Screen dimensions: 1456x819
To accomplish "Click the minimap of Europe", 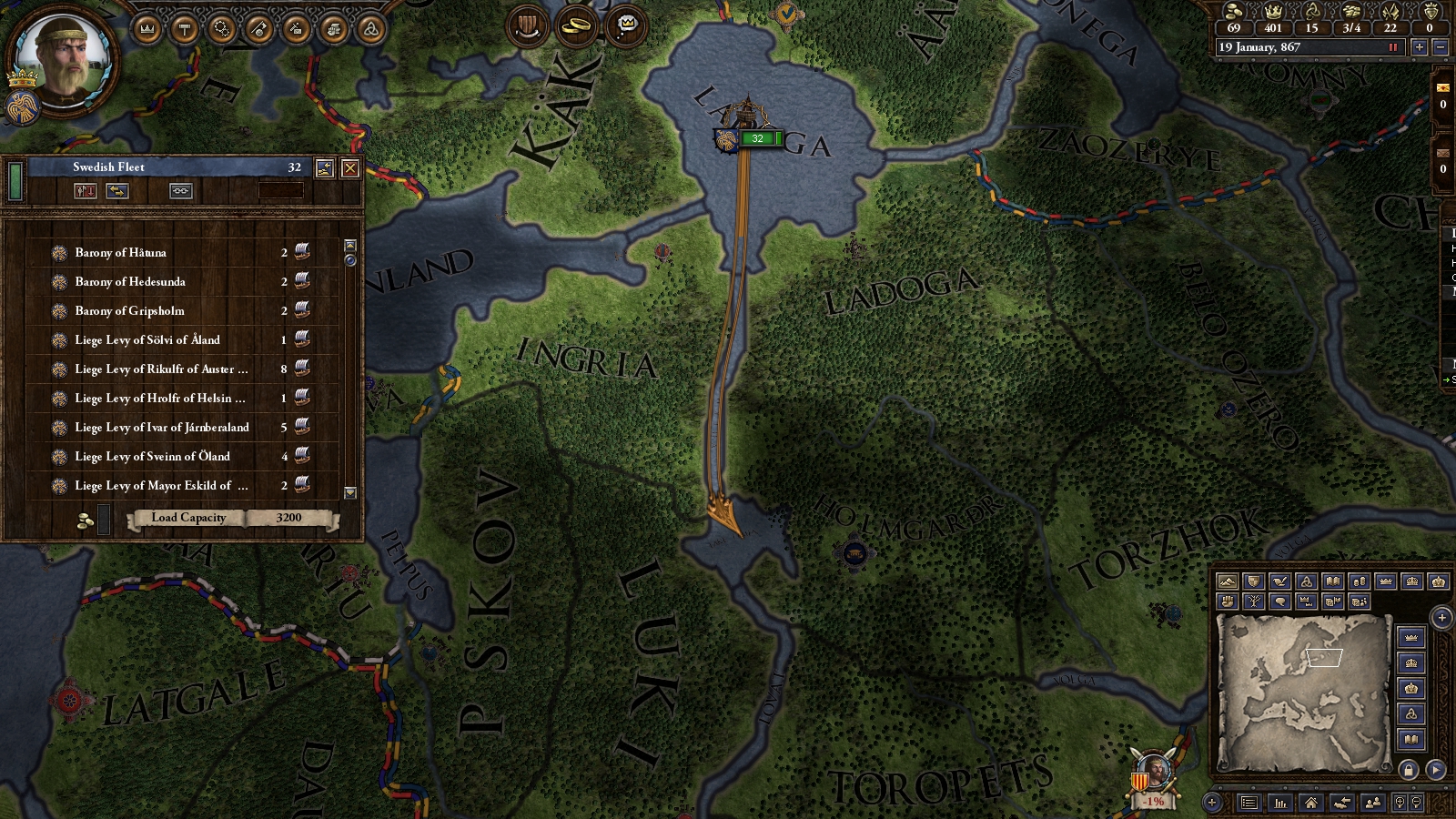I will 1305,692.
